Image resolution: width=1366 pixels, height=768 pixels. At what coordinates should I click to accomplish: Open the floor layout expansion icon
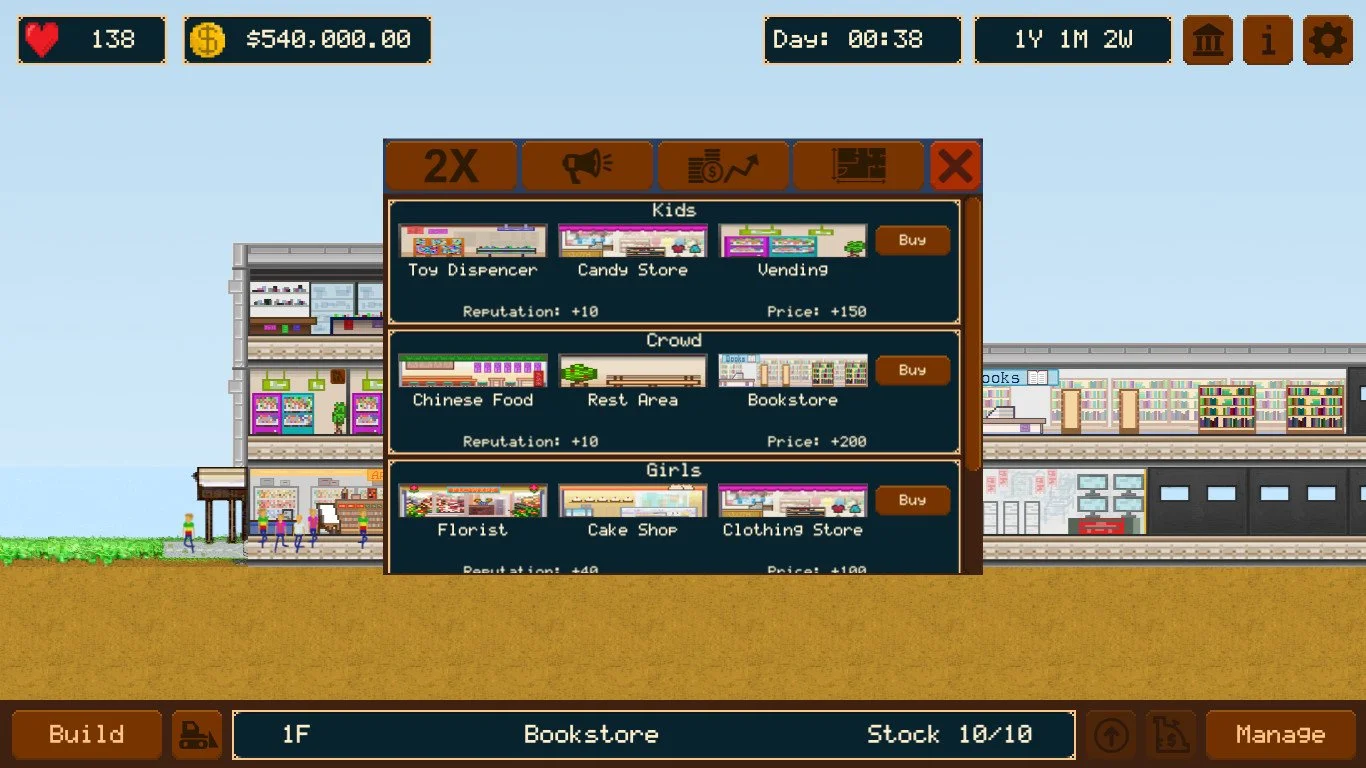tap(858, 165)
